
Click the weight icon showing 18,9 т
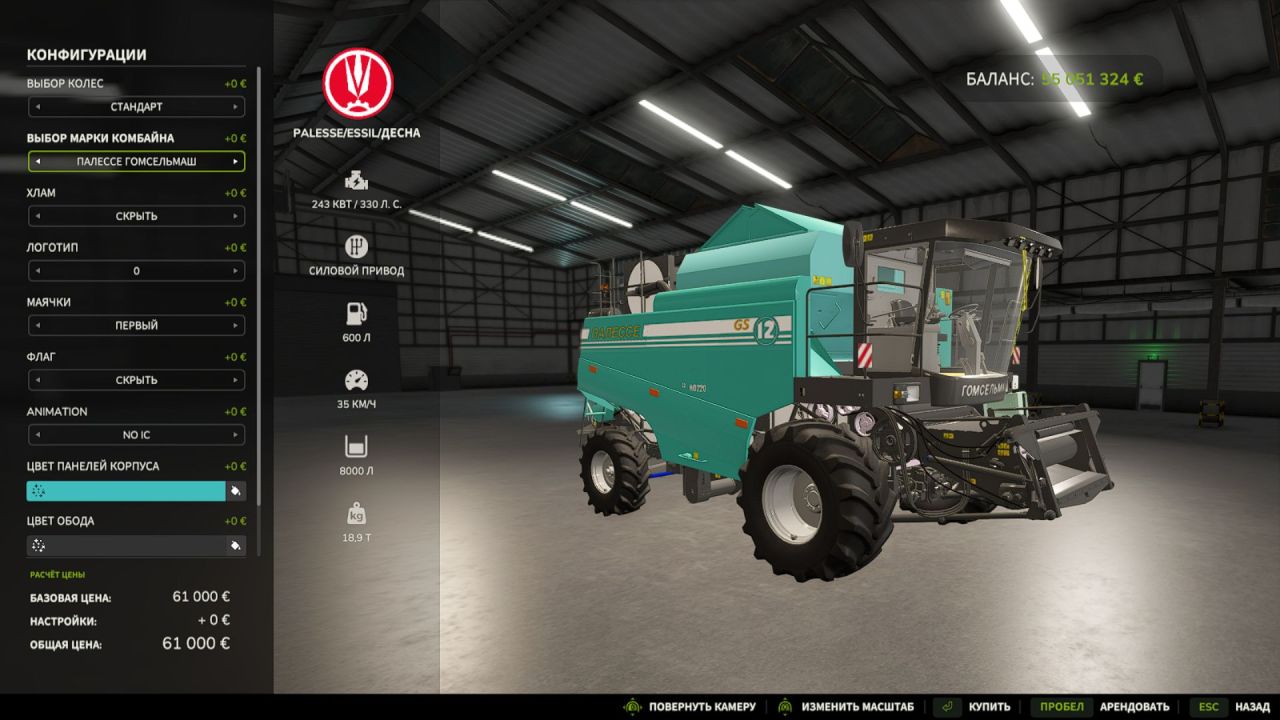pyautogui.click(x=355, y=515)
